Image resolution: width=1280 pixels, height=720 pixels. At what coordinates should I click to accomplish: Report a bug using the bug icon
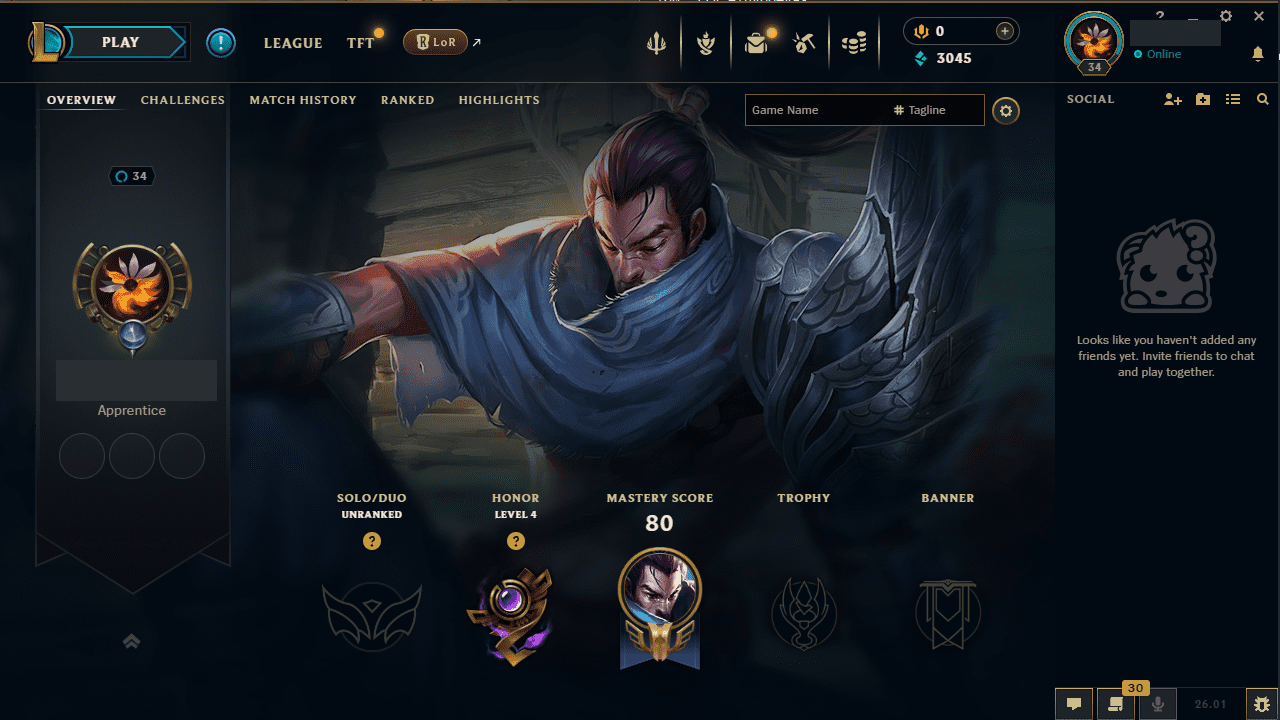tap(1262, 704)
